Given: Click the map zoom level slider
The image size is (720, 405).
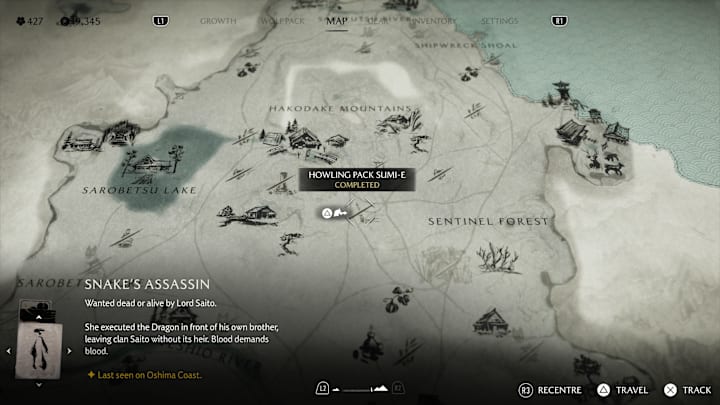Looking at the screenshot, I should click(358, 388).
